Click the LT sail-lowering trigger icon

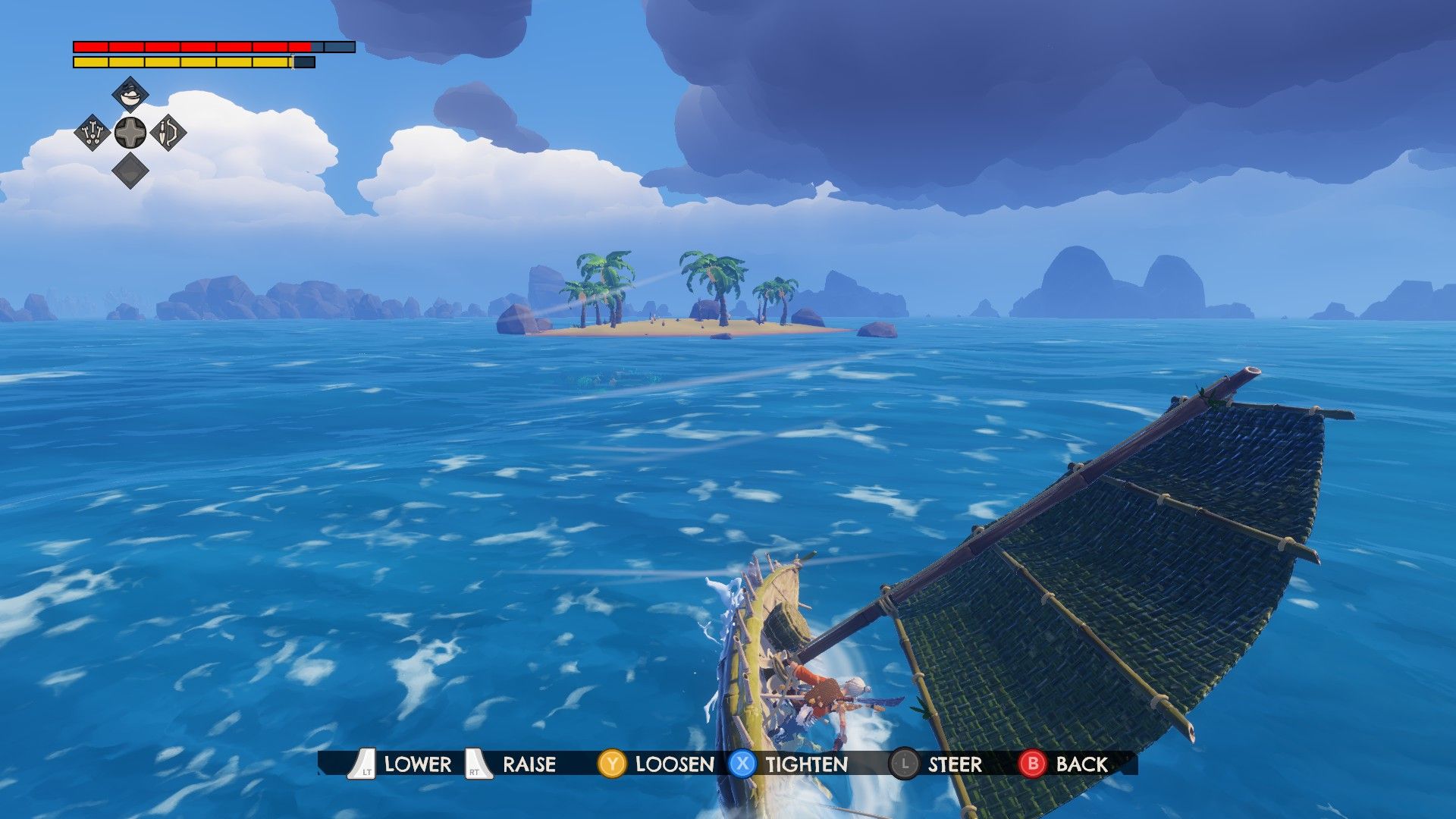tap(363, 764)
